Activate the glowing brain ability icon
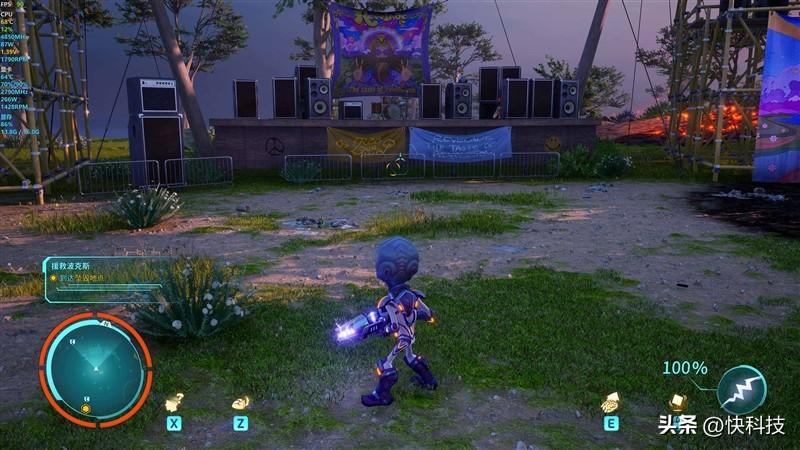 point(609,402)
